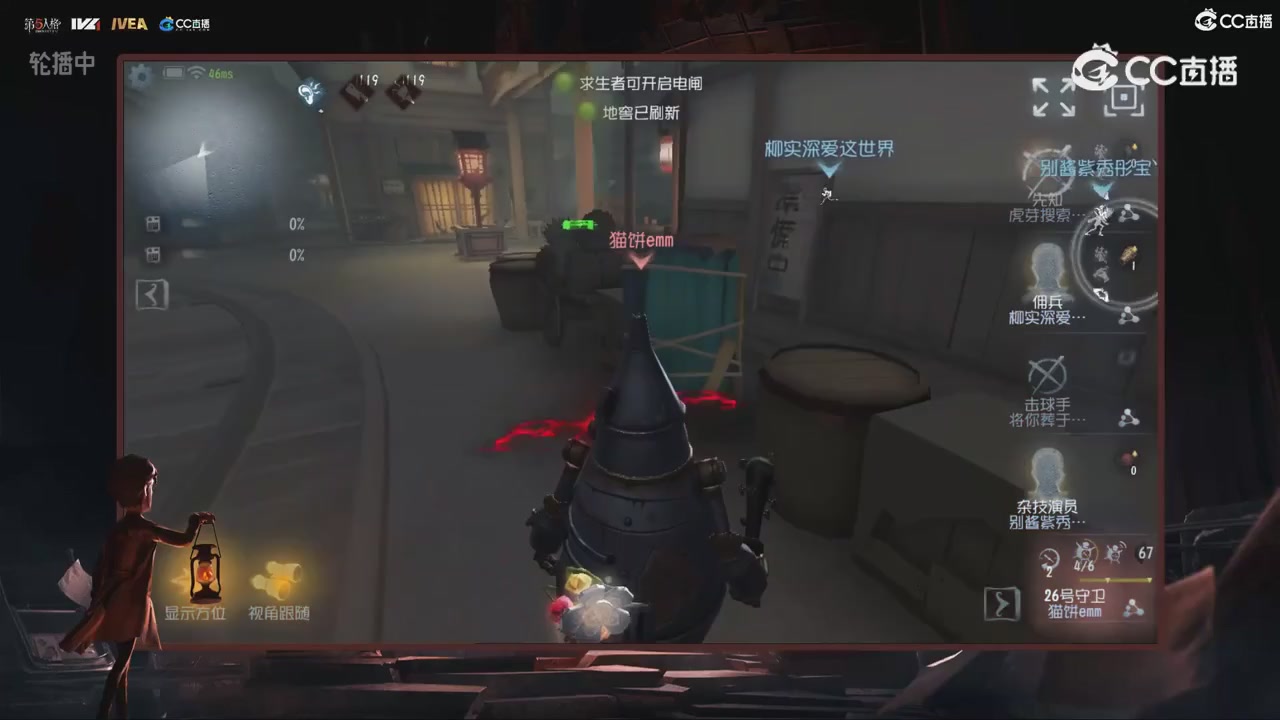Select the 轮插中 label in top-left overlay
This screenshot has height=720, width=1280.
pos(61,64)
